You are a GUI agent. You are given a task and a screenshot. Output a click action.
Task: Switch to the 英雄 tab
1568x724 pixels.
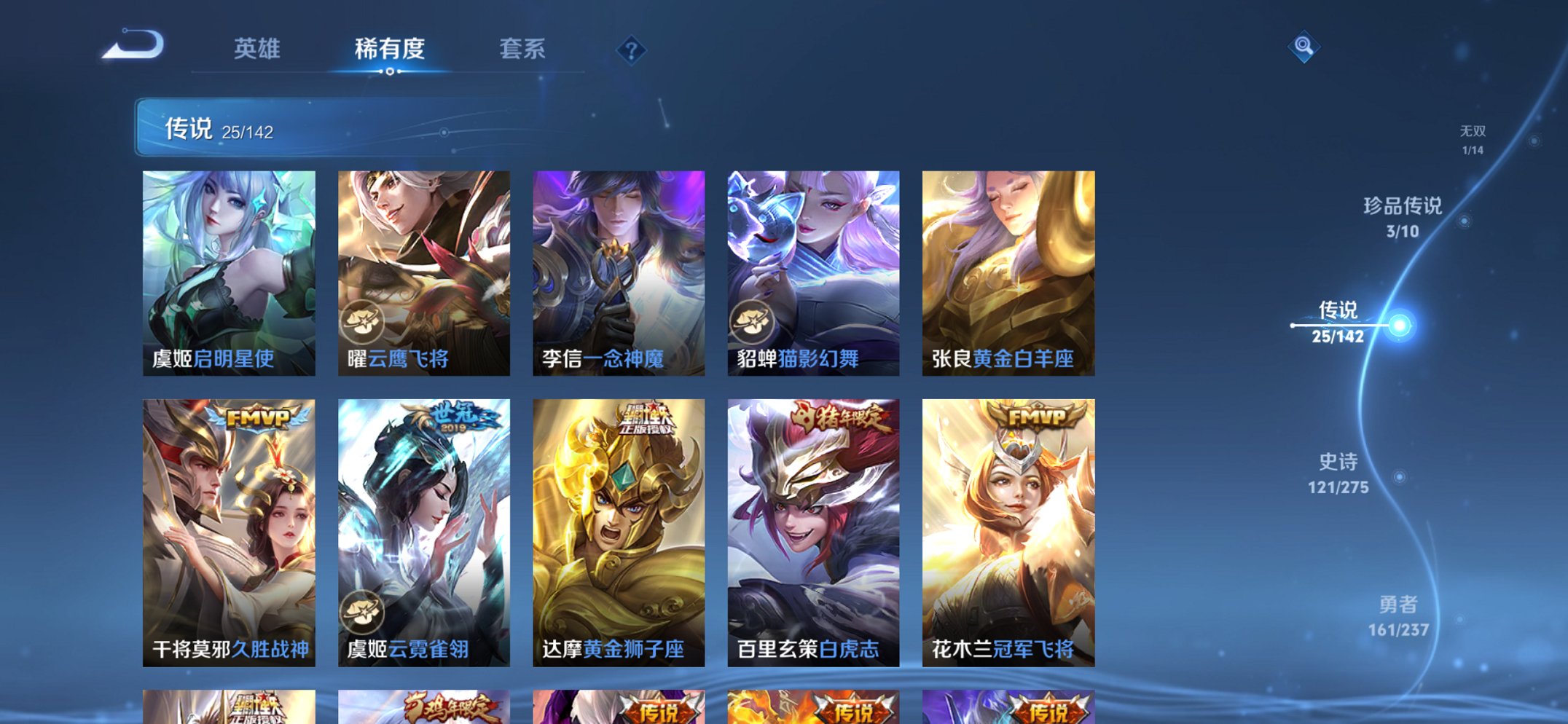coord(259,49)
